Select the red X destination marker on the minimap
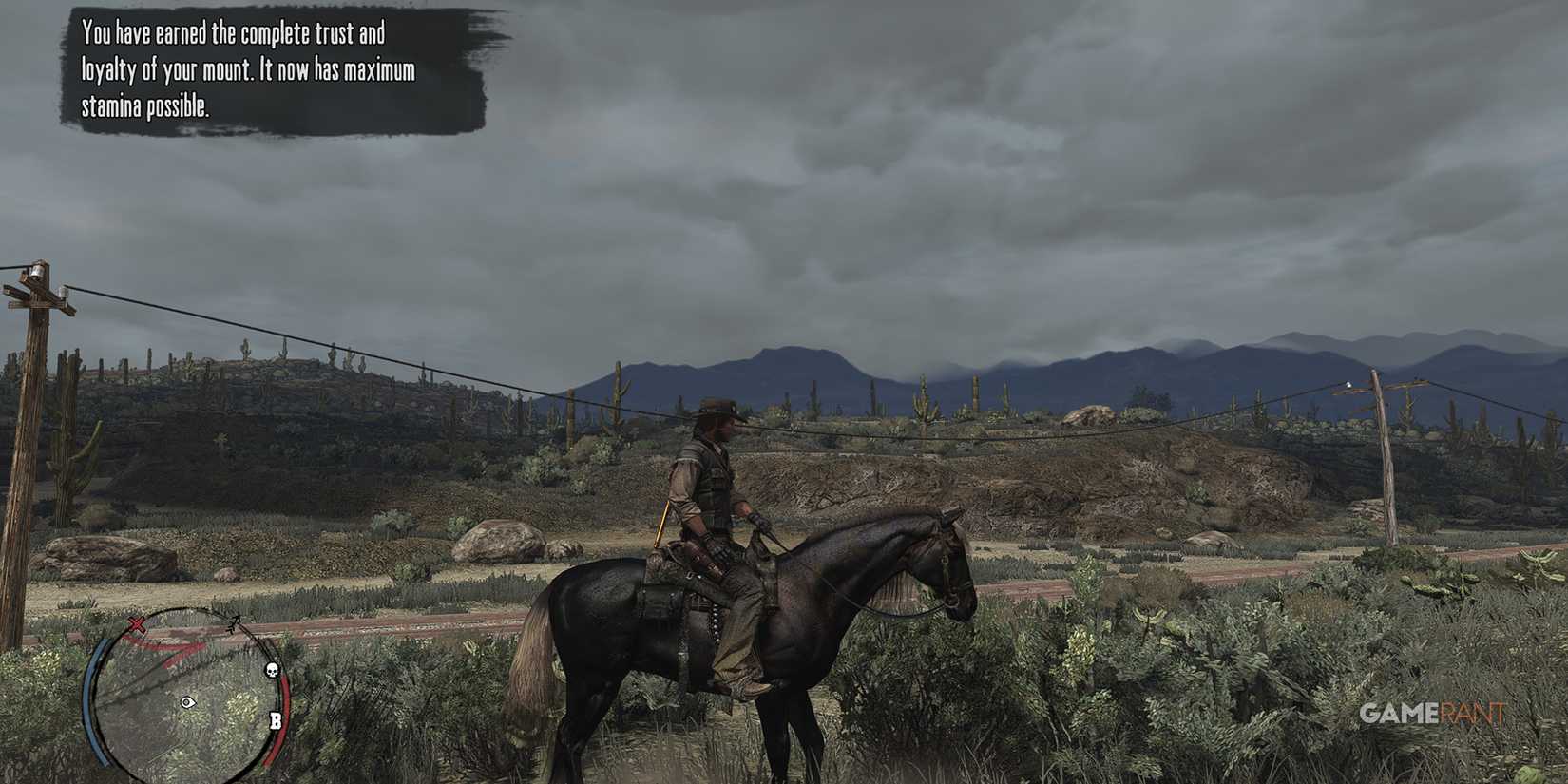This screenshot has width=1568, height=784. (x=137, y=624)
